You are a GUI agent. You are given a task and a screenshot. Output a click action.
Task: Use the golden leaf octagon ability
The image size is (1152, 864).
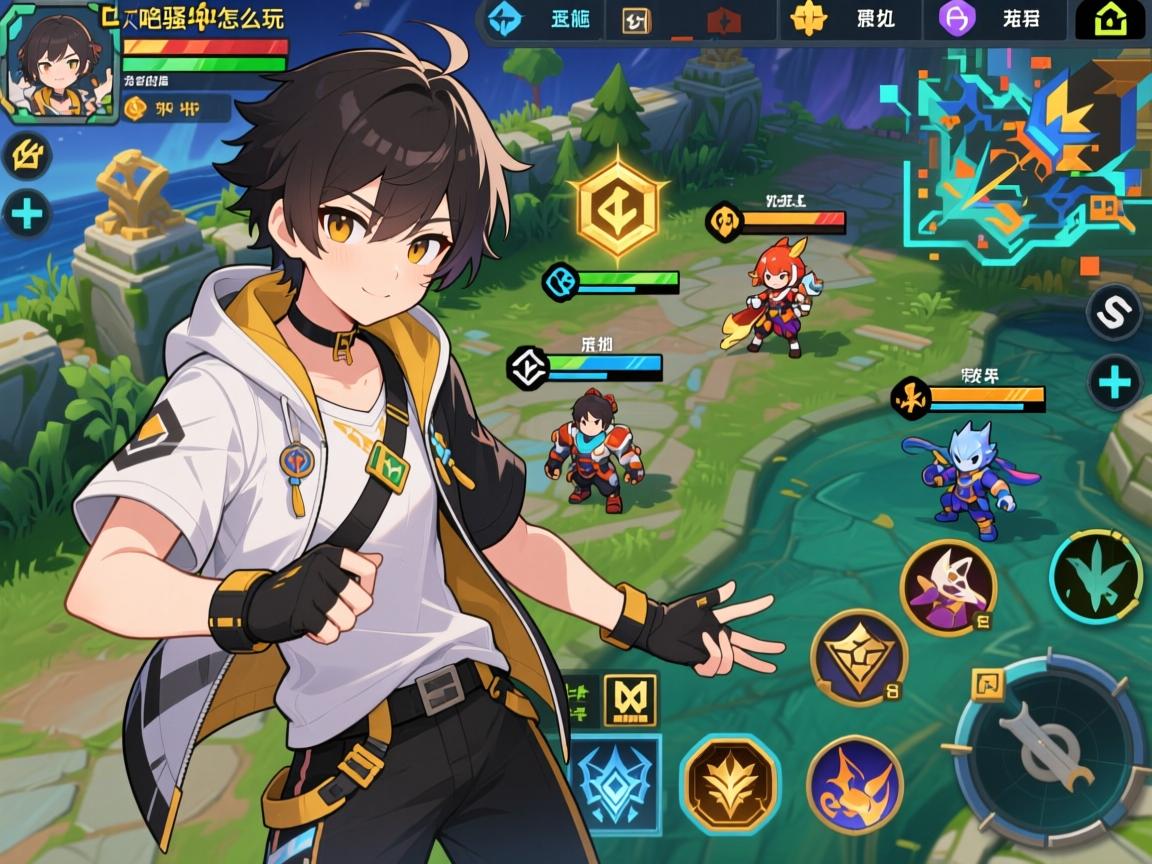click(x=729, y=783)
